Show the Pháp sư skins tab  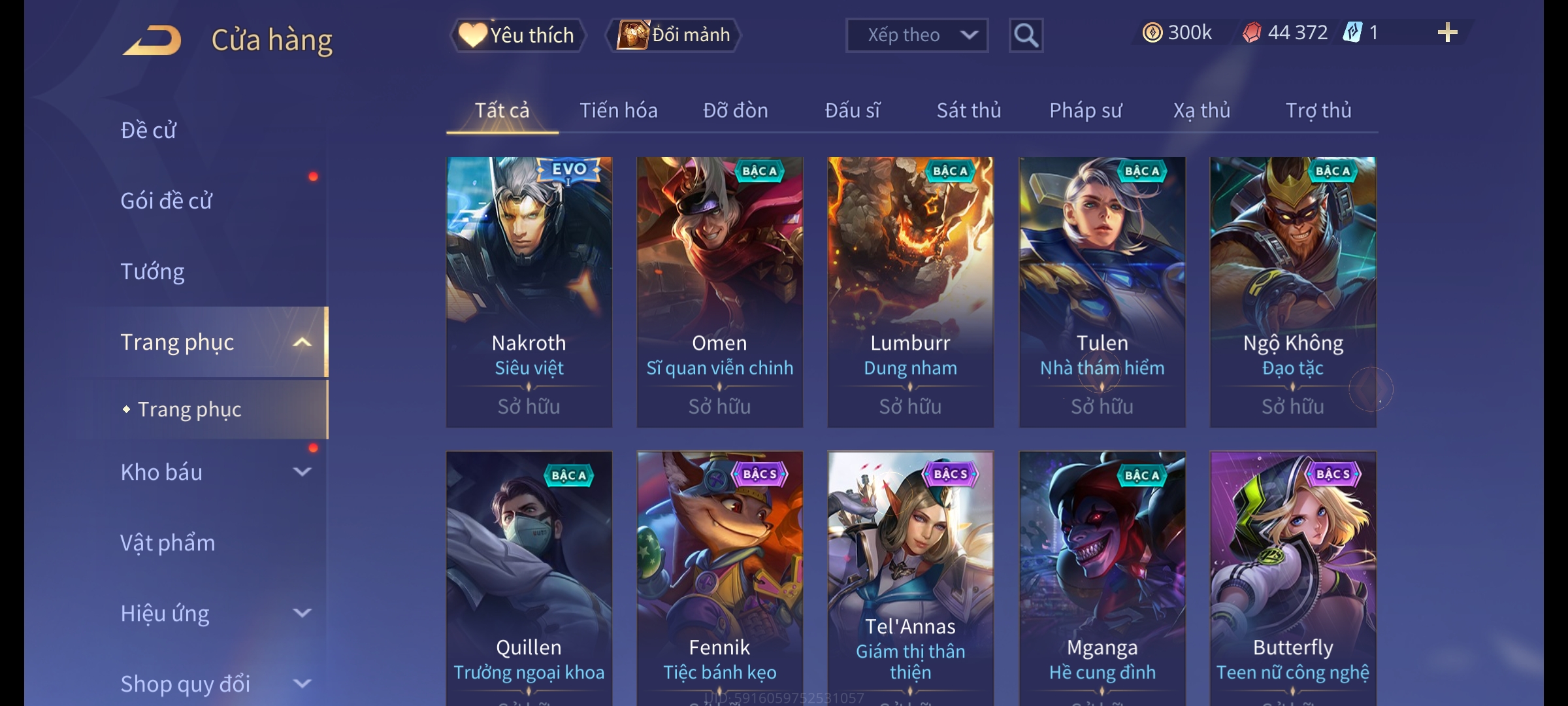[x=1085, y=110]
